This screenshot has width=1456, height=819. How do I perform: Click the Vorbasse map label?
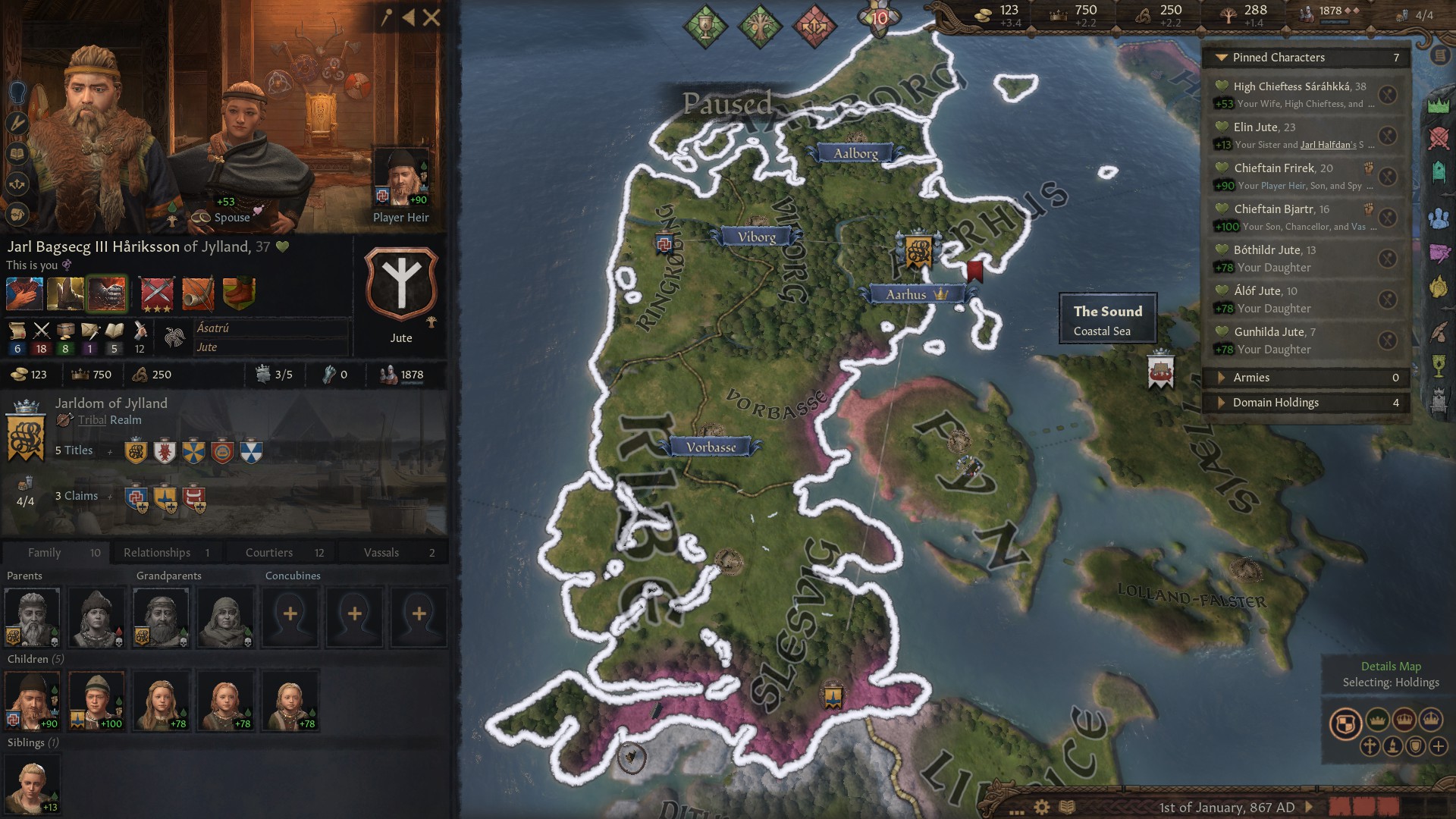point(711,447)
